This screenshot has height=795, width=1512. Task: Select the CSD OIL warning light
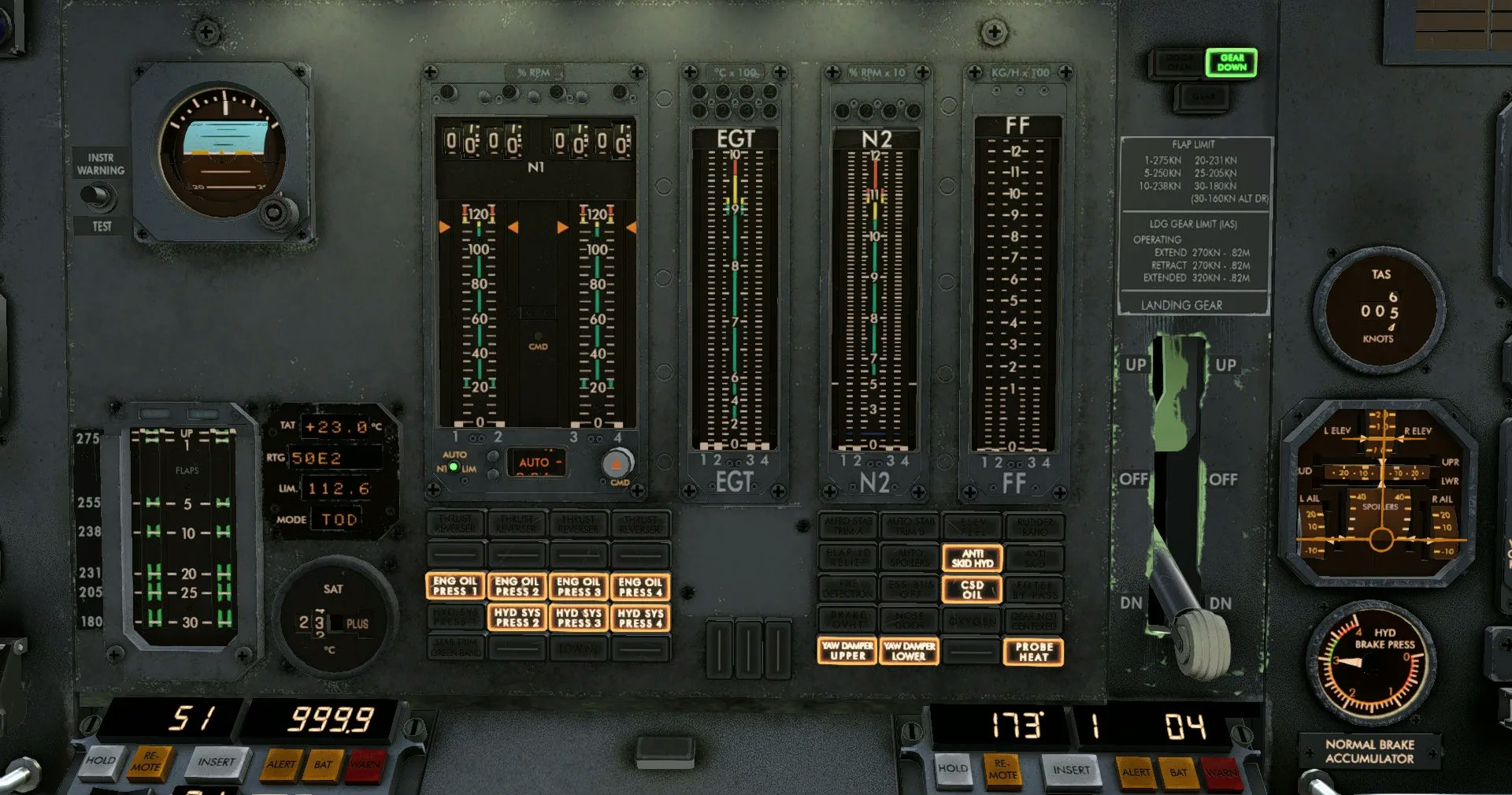point(972,590)
